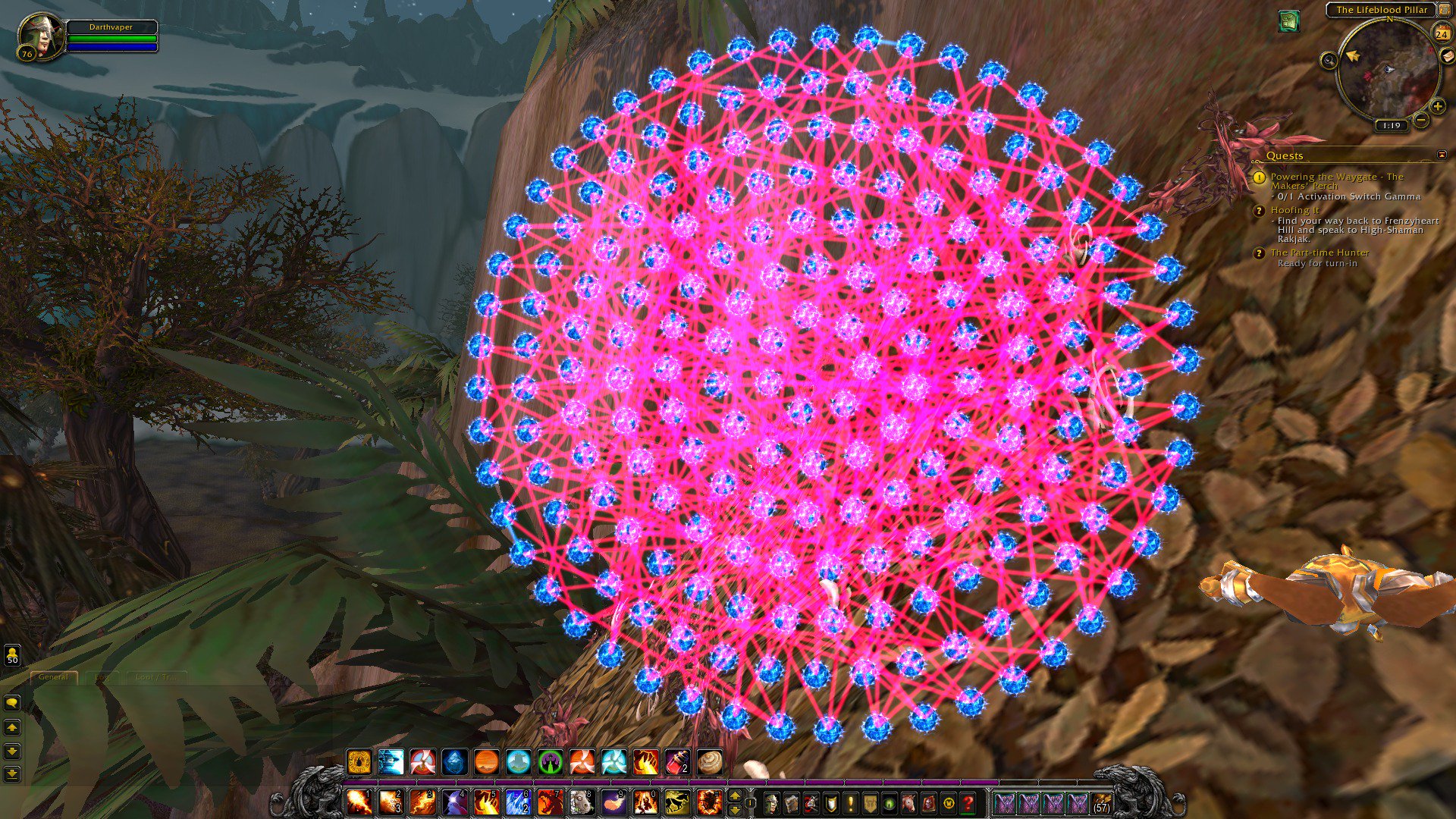This screenshot has height=819, width=1456.
Task: Open the minimap tracking magnifier menu
Action: tap(1329, 61)
